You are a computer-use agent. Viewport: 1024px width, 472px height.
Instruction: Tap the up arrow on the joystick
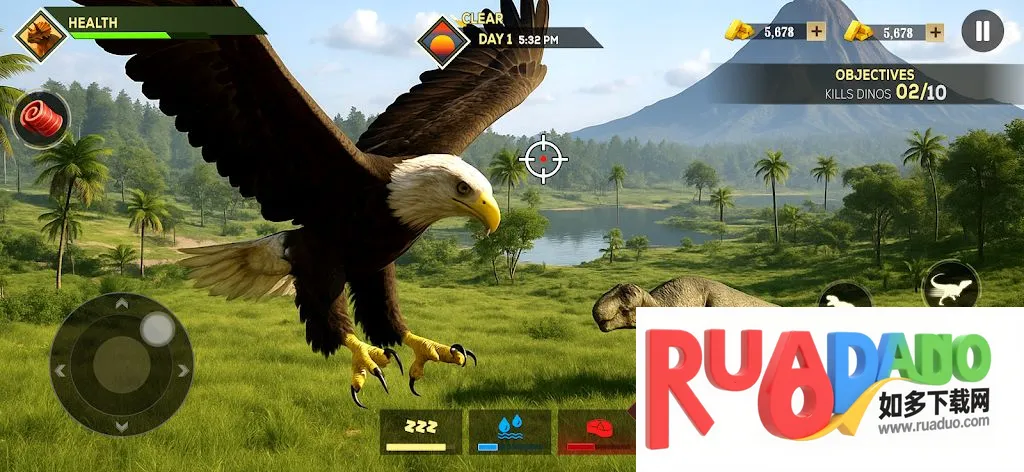pyautogui.click(x=122, y=303)
